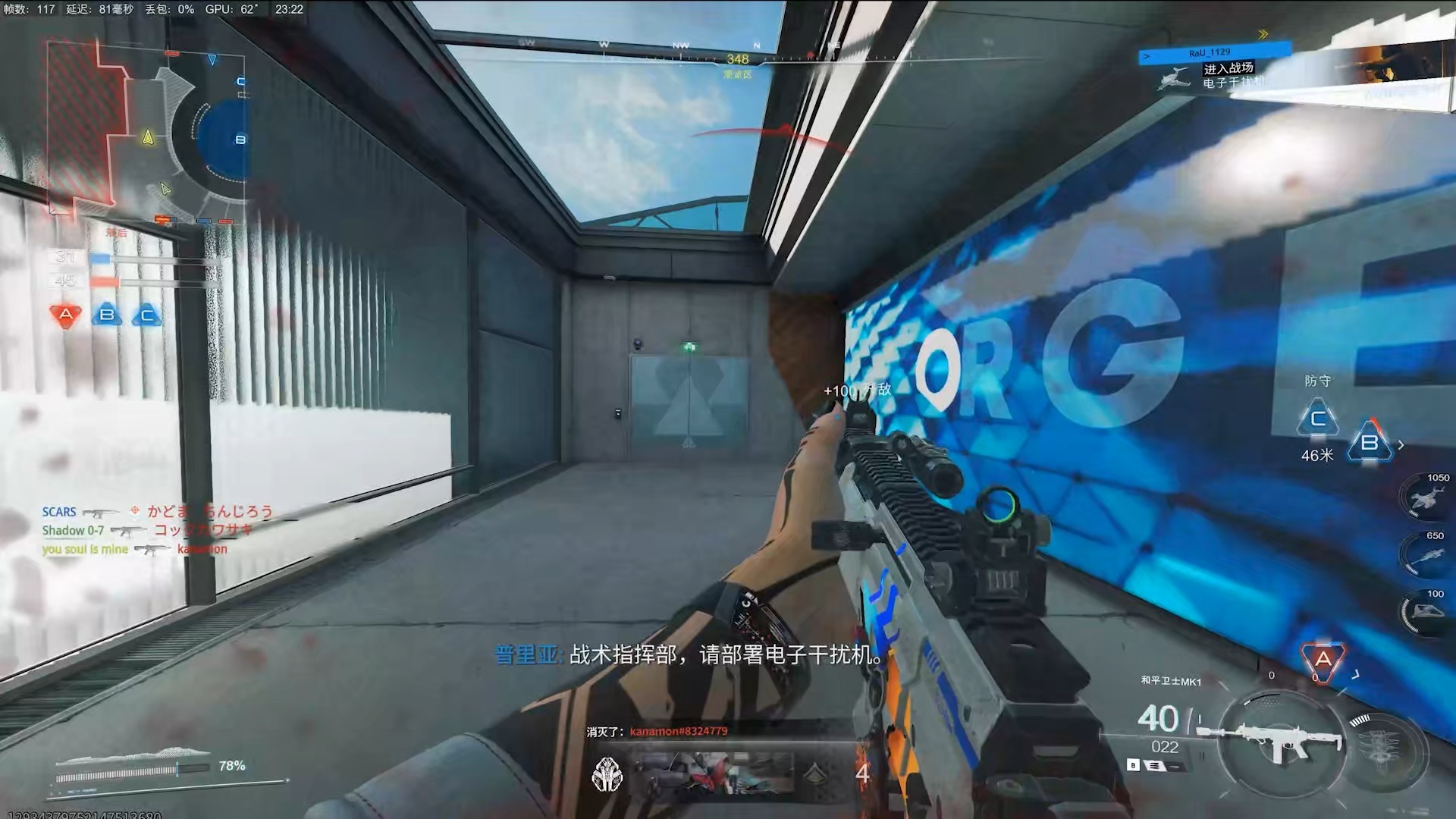The image size is (1456, 819).
Task: Click the aircraft icon next to RaU_1129
Action: tap(1174, 78)
